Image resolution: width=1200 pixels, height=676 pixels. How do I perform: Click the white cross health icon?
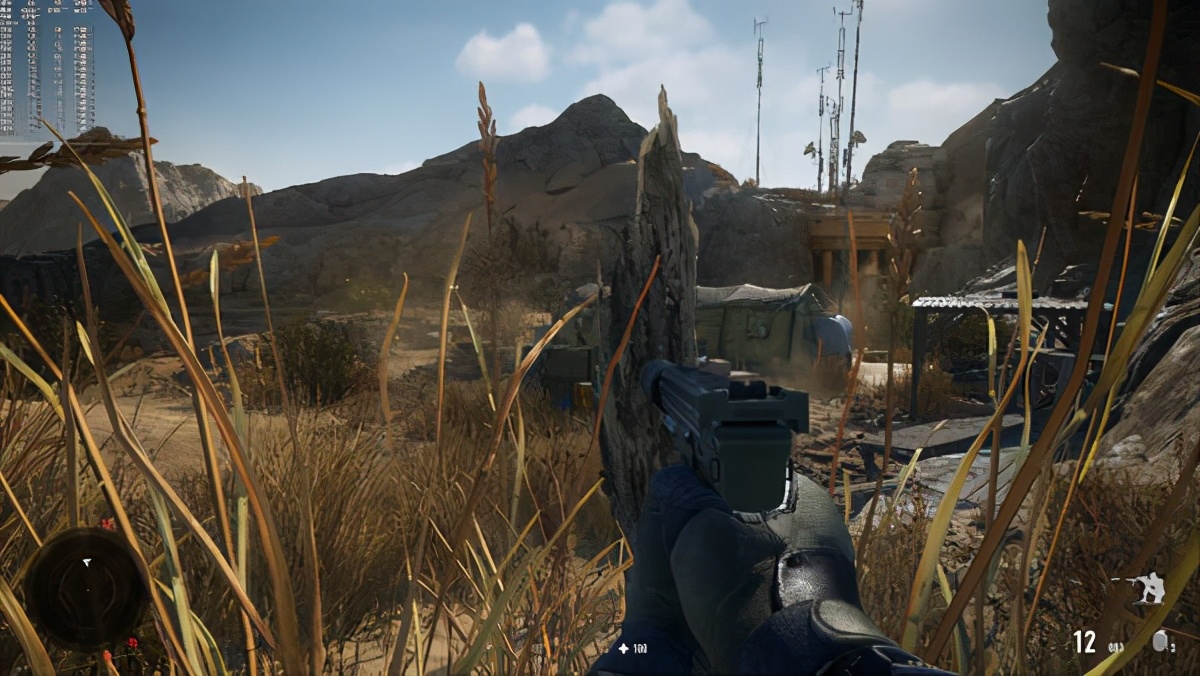[623, 649]
